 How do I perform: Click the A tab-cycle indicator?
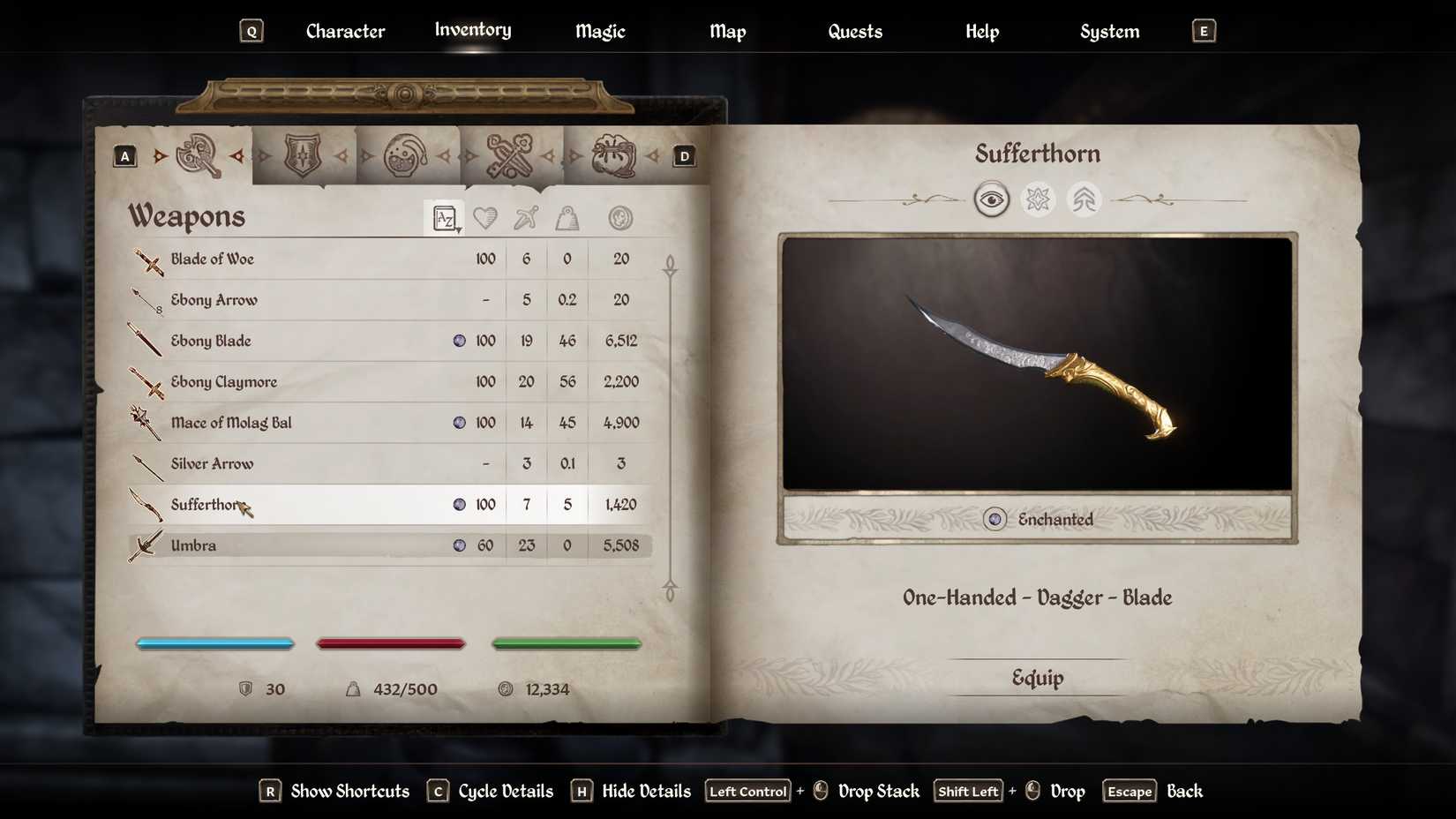124,155
